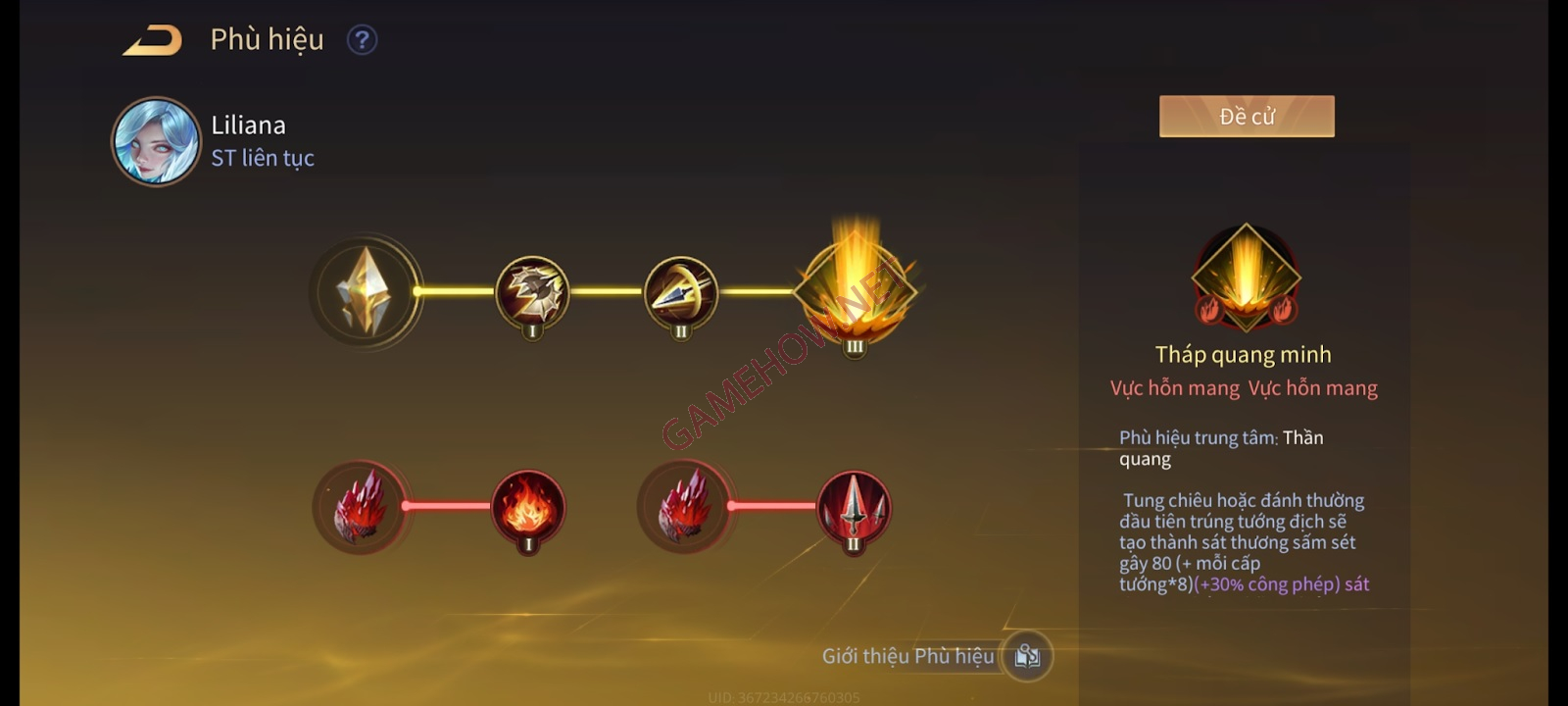
Task: Click the Đề cử recommendation button
Action: click(x=1247, y=117)
